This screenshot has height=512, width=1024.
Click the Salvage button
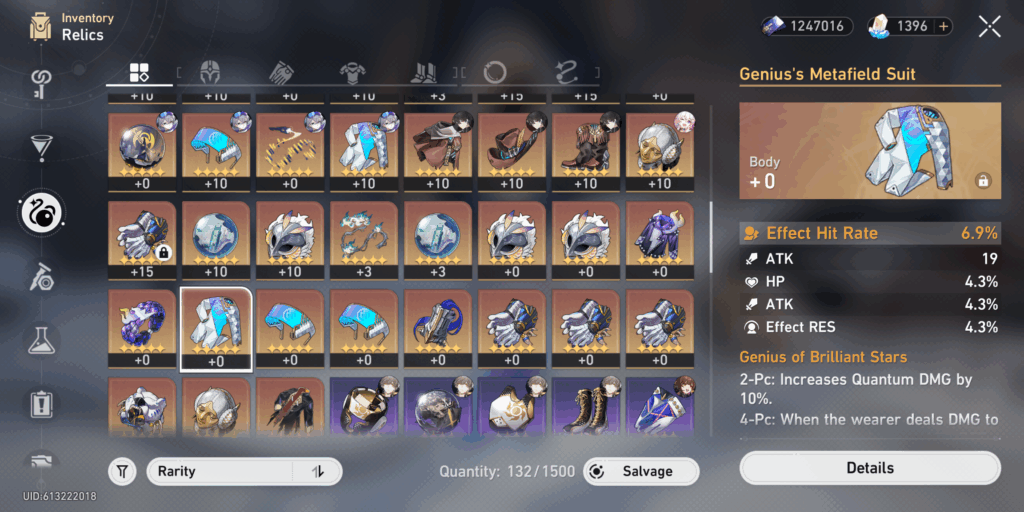point(641,471)
